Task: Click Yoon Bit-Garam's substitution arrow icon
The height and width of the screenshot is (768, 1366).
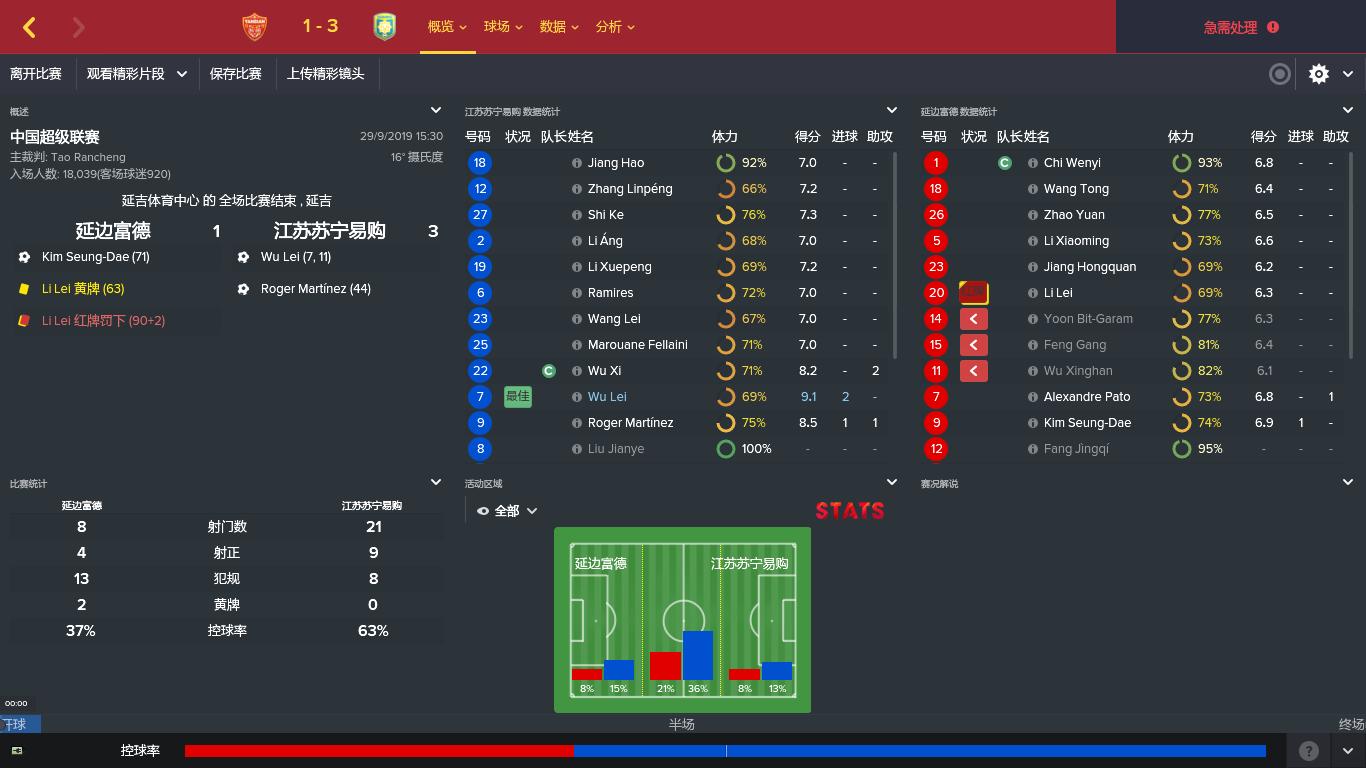Action: tap(973, 318)
